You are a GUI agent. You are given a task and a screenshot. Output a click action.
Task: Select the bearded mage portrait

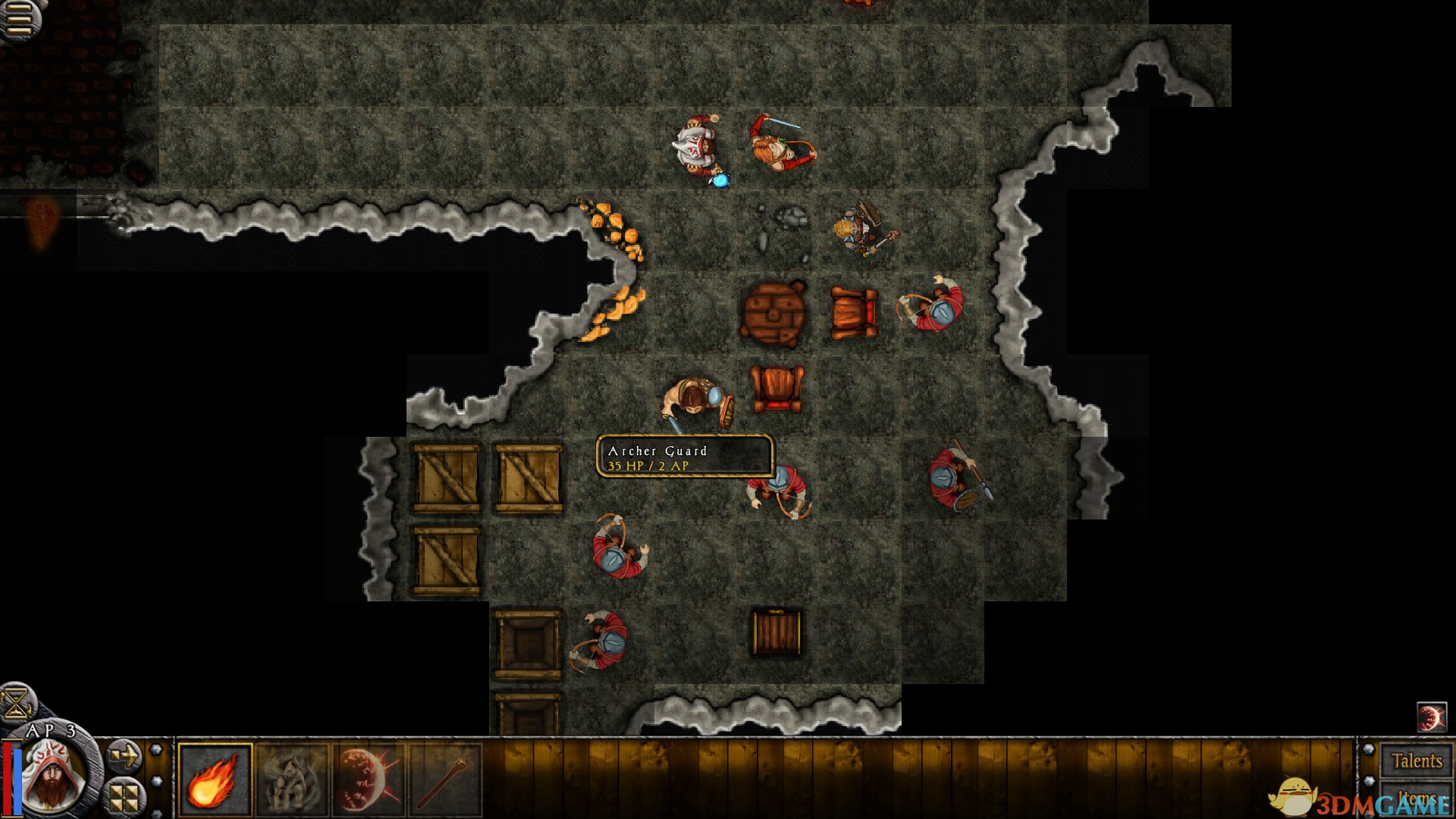(x=52, y=775)
